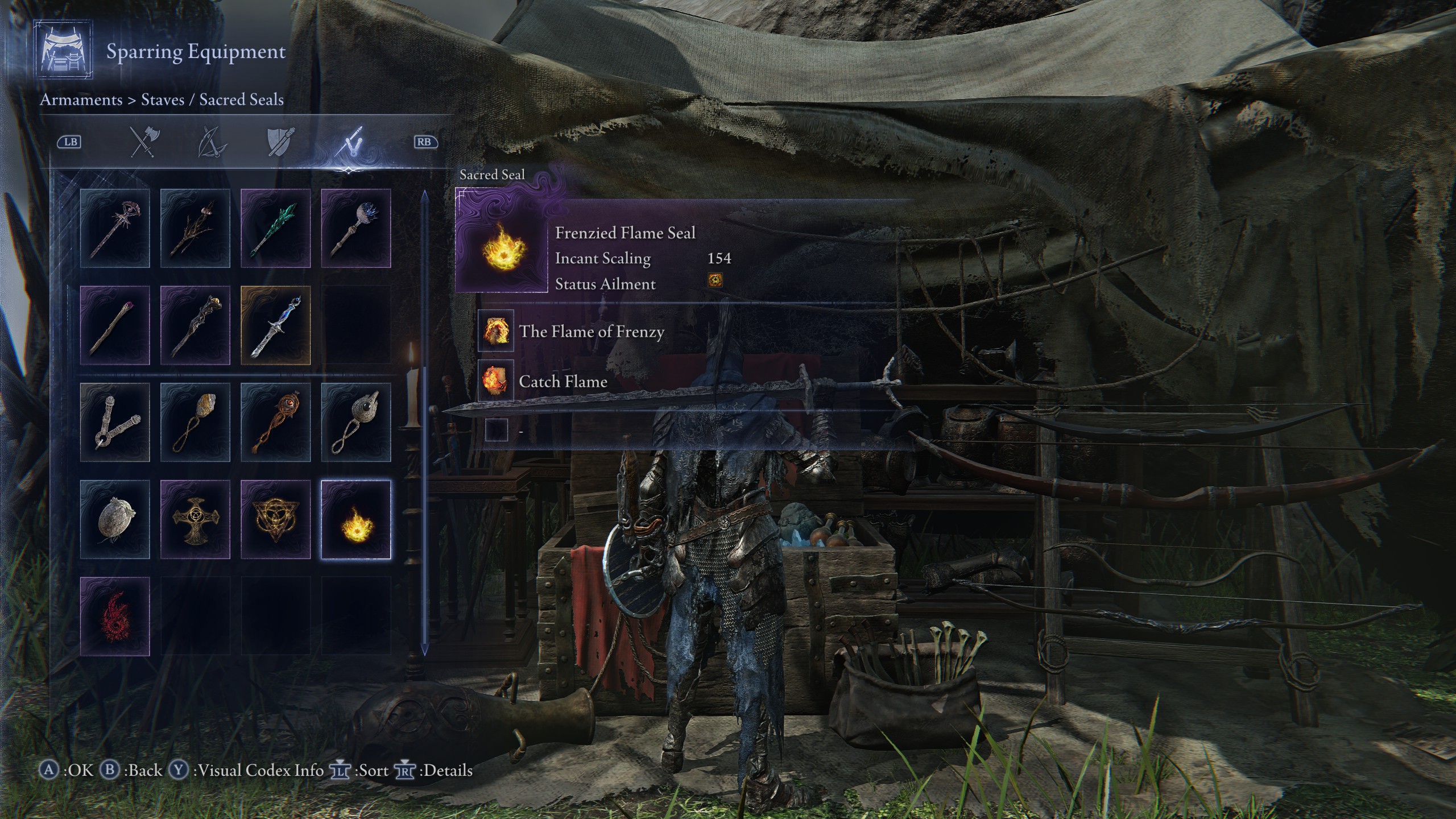Screen dimensions: 1456x819
Task: Switch to the crossed sword and axe tab
Action: pyautogui.click(x=145, y=142)
